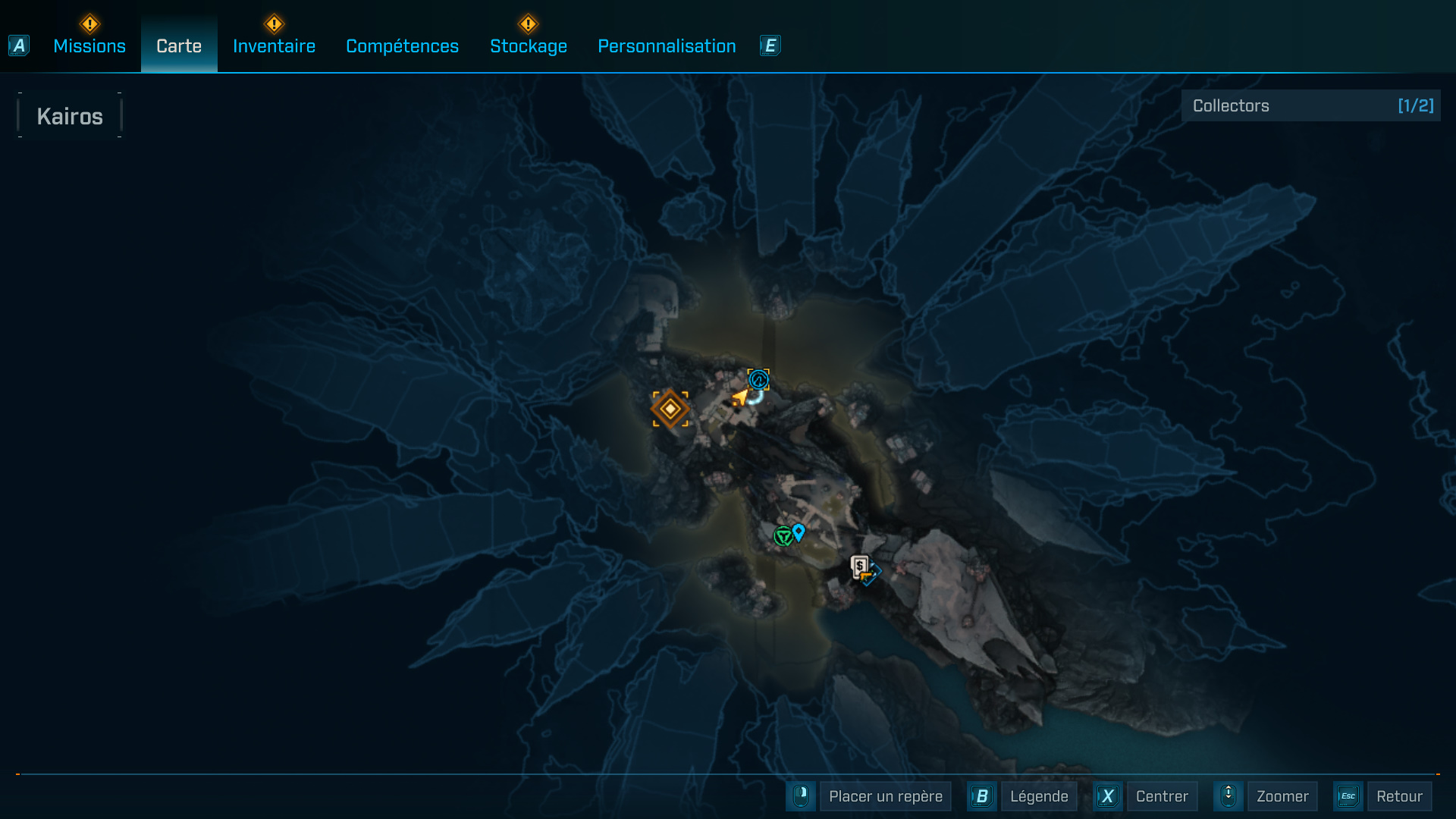Screen dimensions: 1456x819
Task: Click the mouse icon beside Placer un repère
Action: 801,796
